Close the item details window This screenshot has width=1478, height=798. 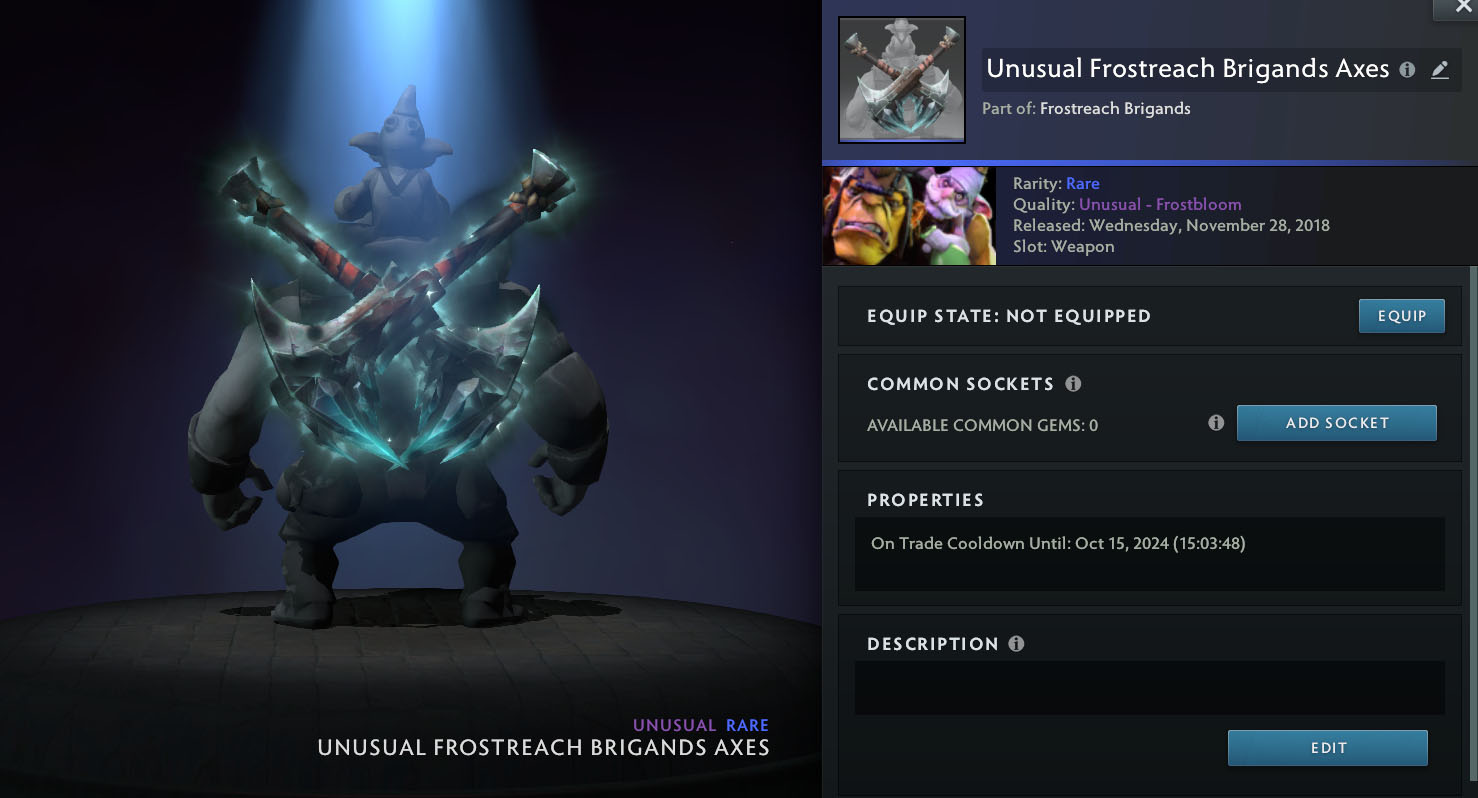[1463, 8]
